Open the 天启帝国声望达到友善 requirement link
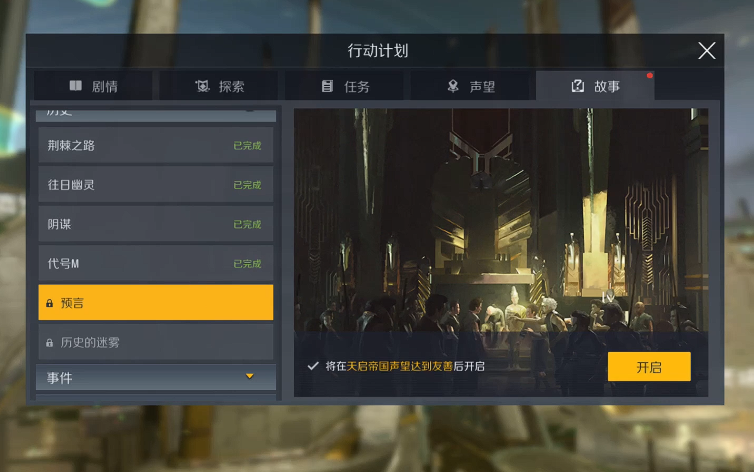Viewport: 754px width, 472px height. coord(399,367)
